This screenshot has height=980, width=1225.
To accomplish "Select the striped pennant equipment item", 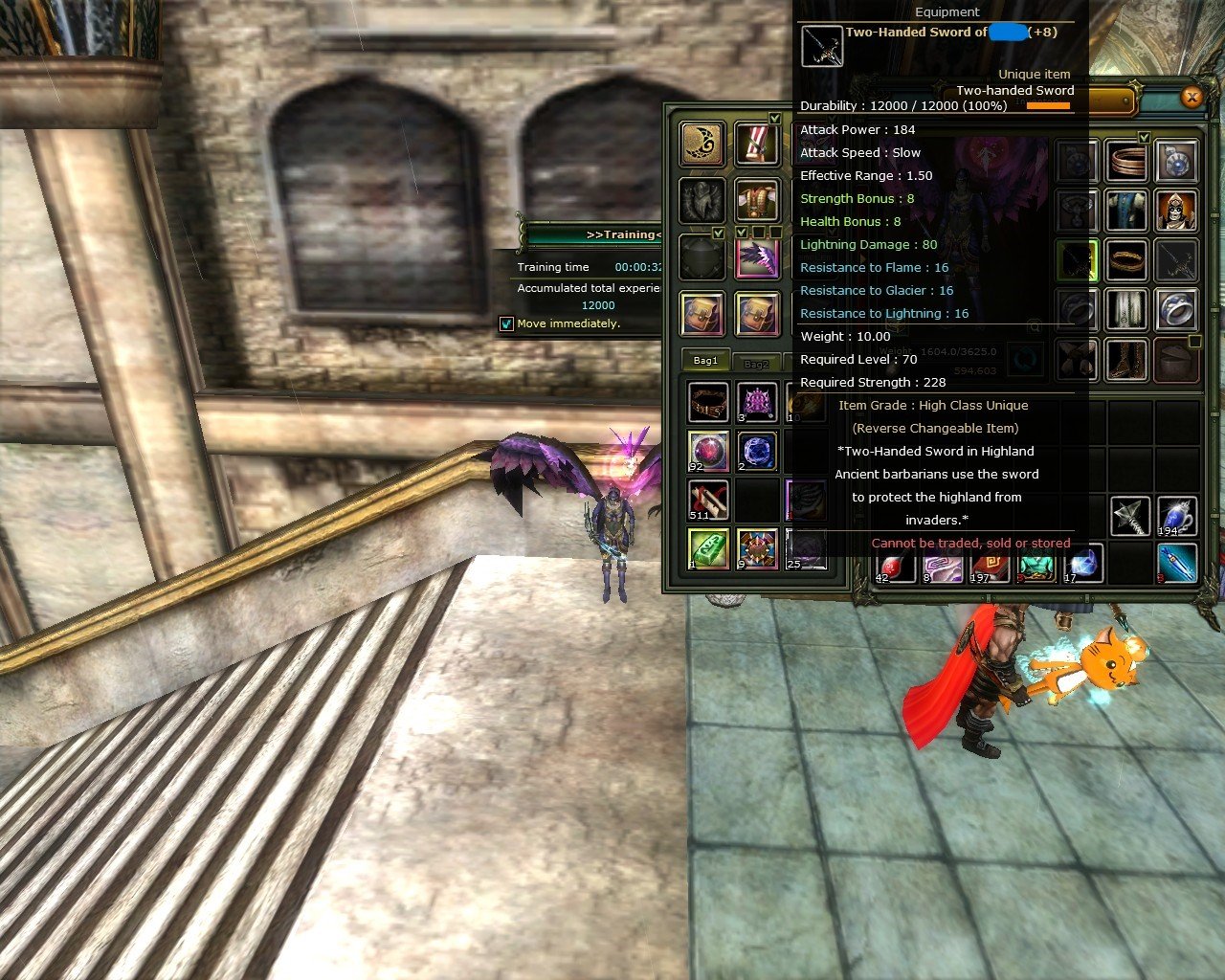I will 757,144.
